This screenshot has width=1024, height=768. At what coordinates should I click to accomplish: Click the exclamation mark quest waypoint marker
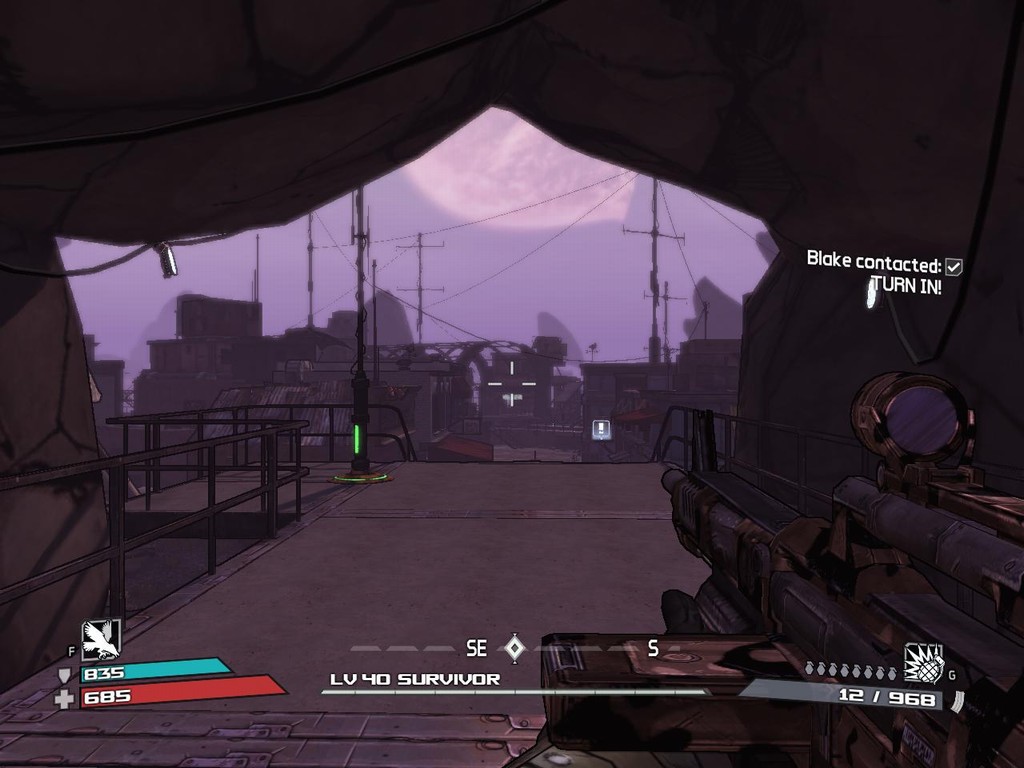pyautogui.click(x=601, y=429)
